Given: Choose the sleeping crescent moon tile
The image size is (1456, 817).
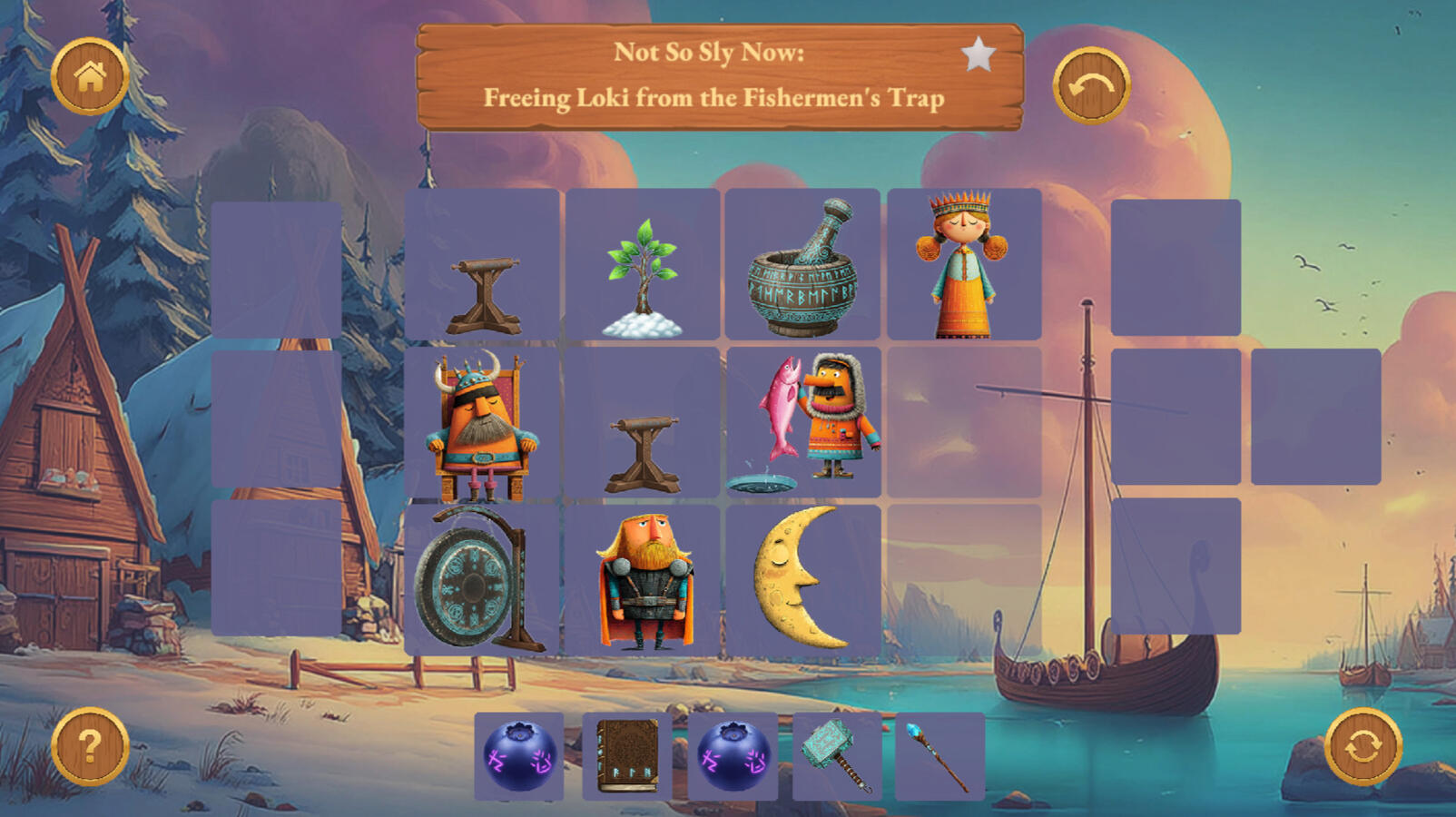Looking at the screenshot, I should point(801,578).
